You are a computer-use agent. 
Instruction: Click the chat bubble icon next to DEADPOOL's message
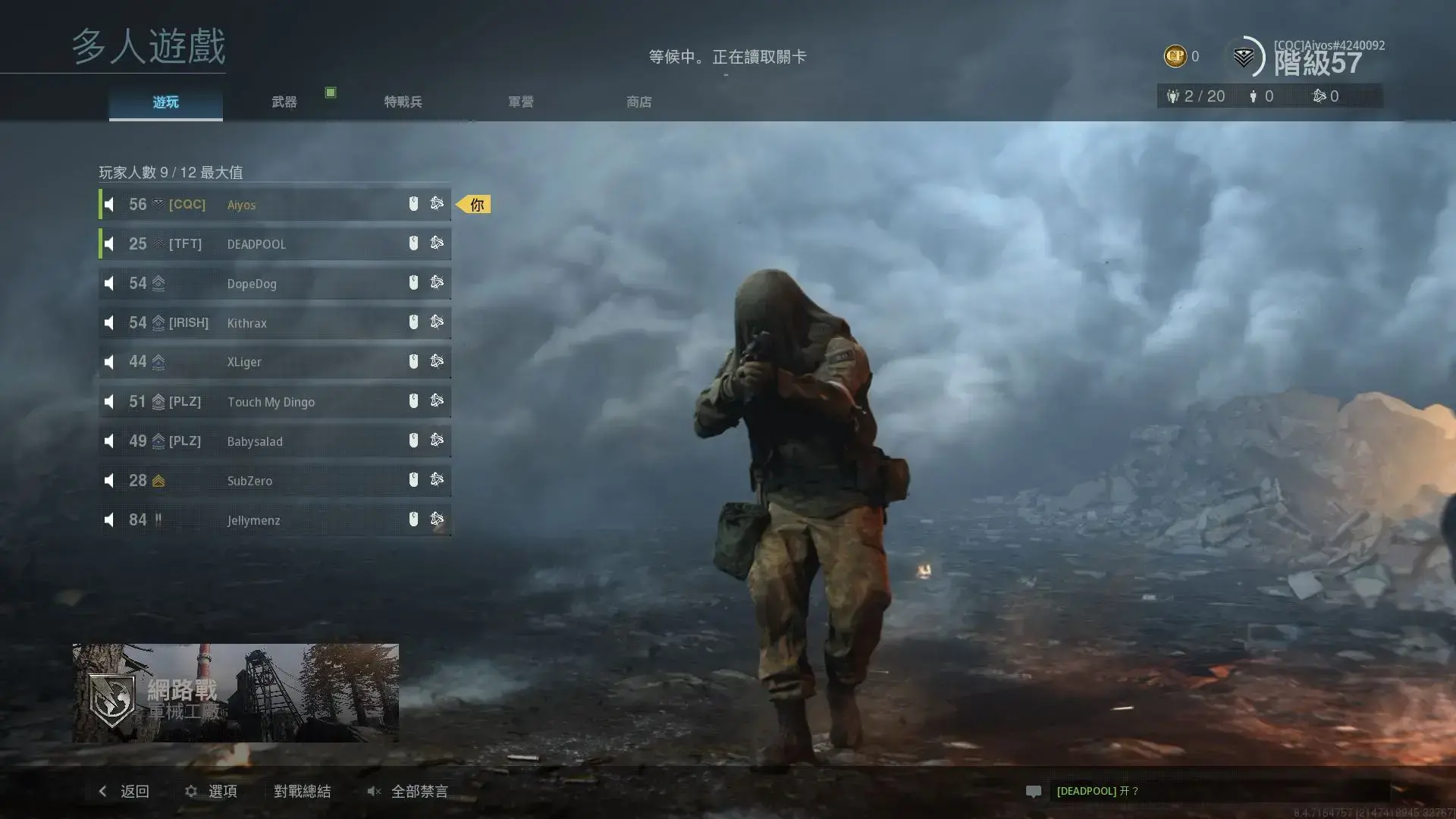[1034, 791]
